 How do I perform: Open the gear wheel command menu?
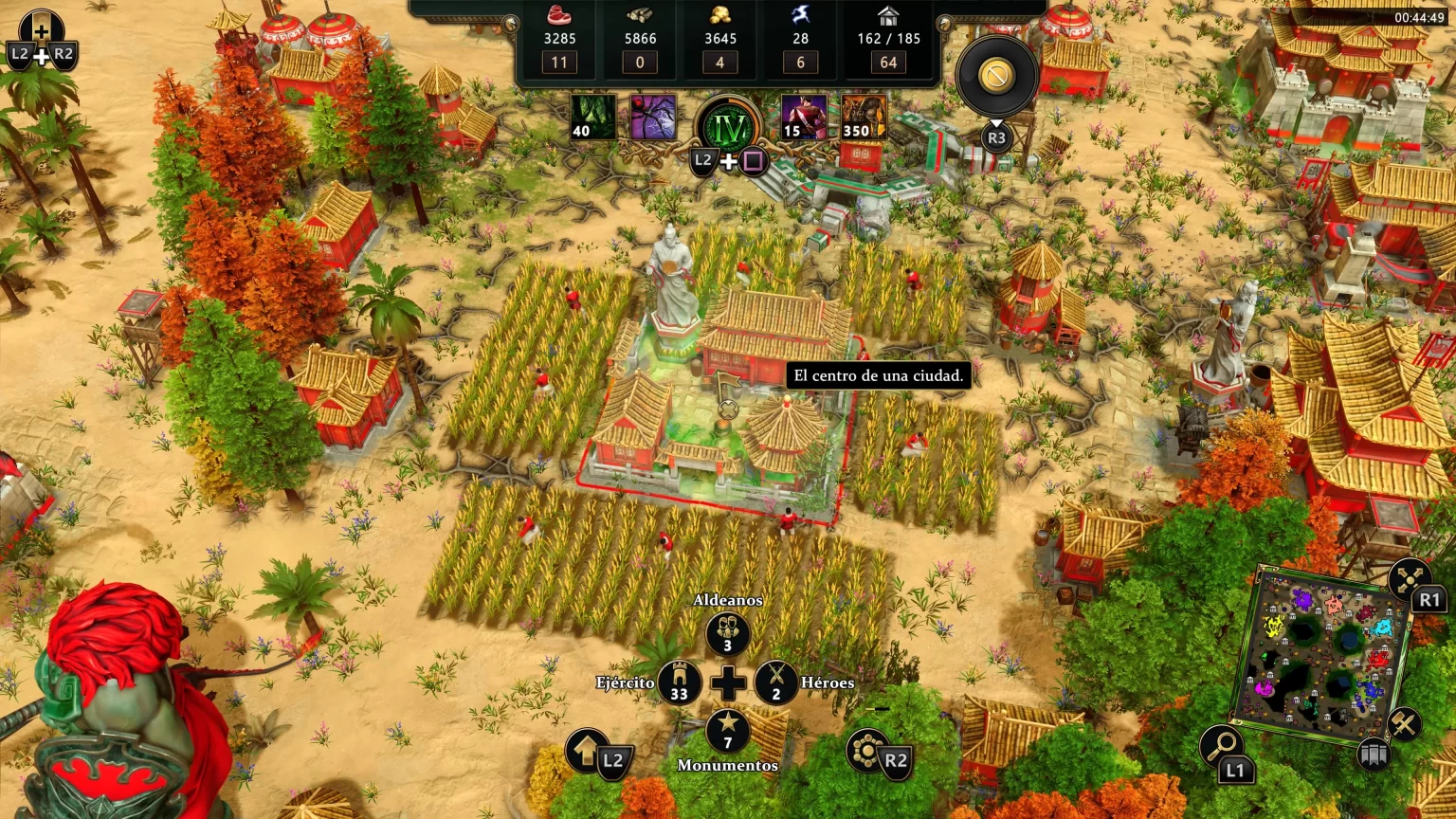pyautogui.click(x=866, y=752)
